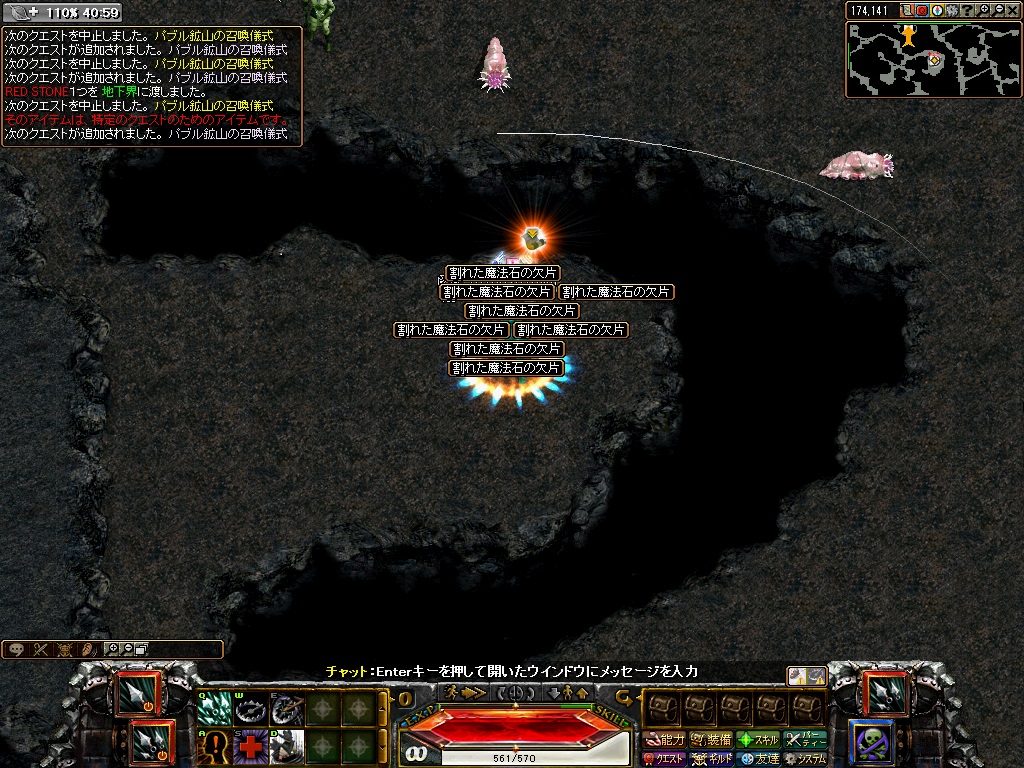
Task: Select the purple skull-and-crossbones skill icon
Action: (870, 742)
